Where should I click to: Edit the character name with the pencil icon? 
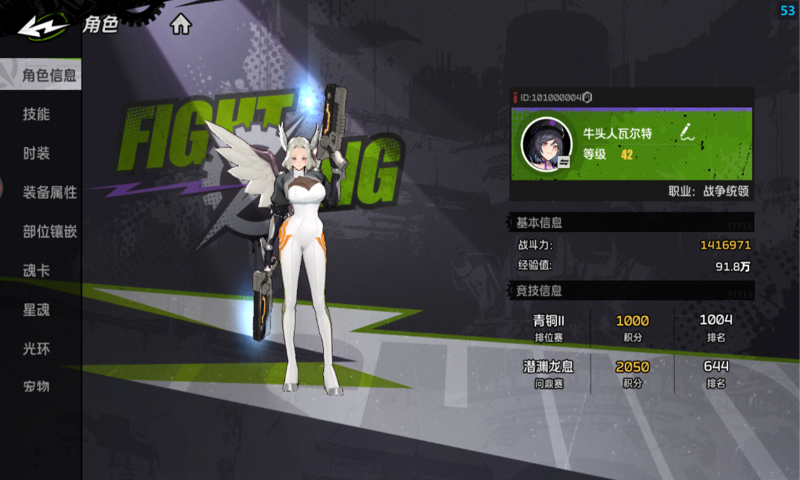[687, 132]
